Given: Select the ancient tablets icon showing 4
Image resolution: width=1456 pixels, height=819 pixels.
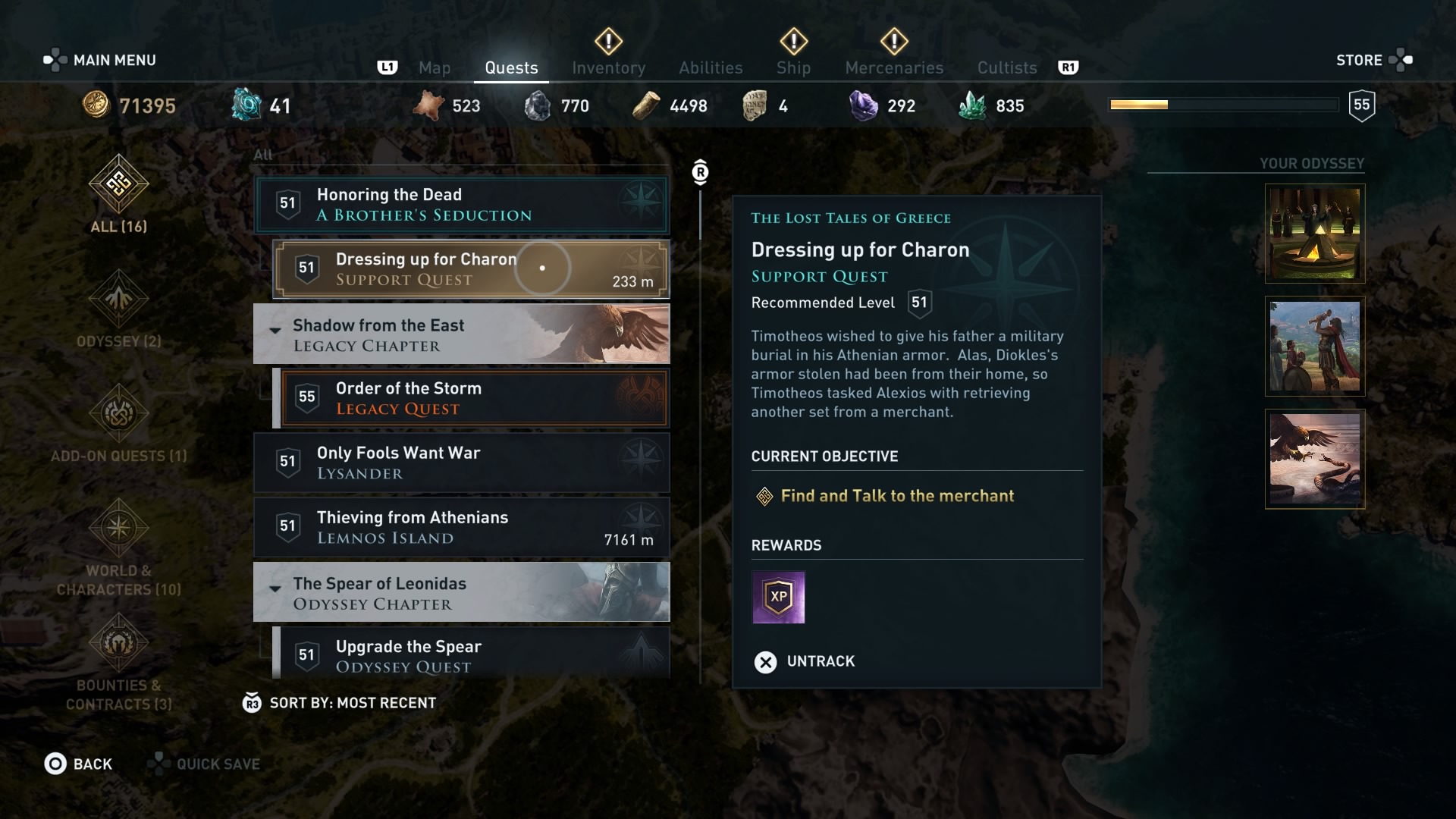Looking at the screenshot, I should (x=753, y=105).
